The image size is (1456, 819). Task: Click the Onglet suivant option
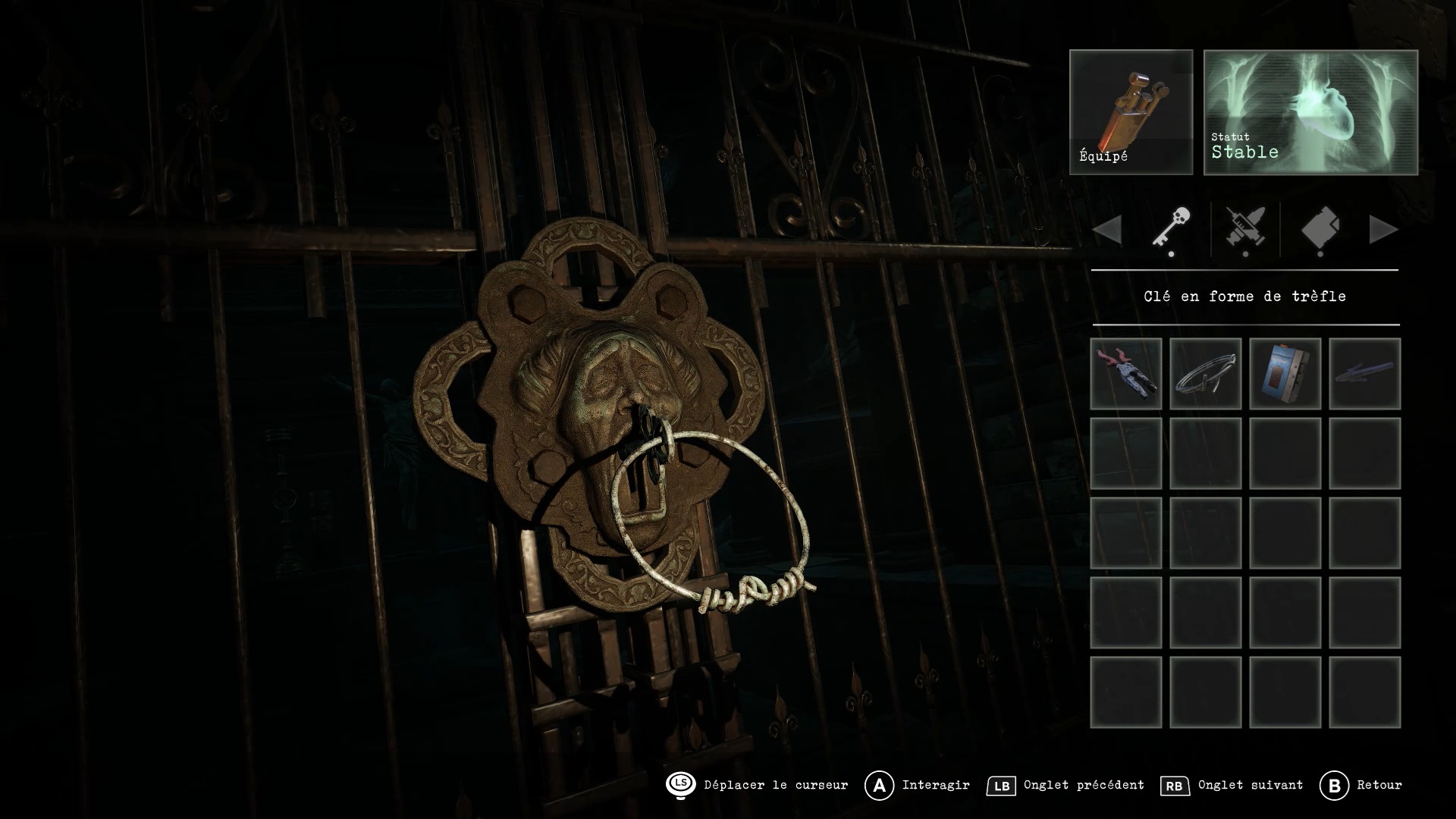(x=1233, y=786)
